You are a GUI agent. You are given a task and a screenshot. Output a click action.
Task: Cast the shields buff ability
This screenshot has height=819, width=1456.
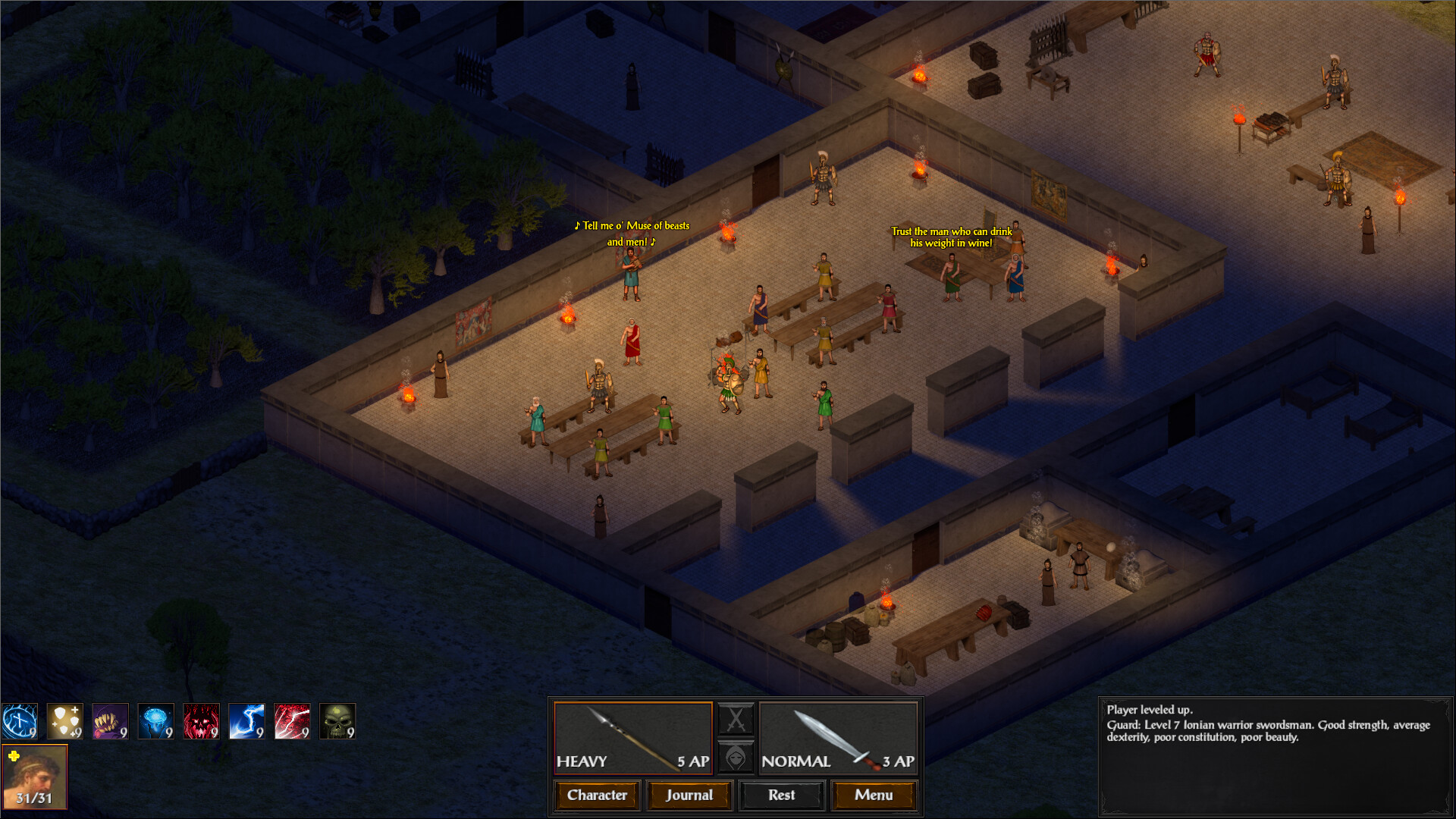(x=64, y=721)
